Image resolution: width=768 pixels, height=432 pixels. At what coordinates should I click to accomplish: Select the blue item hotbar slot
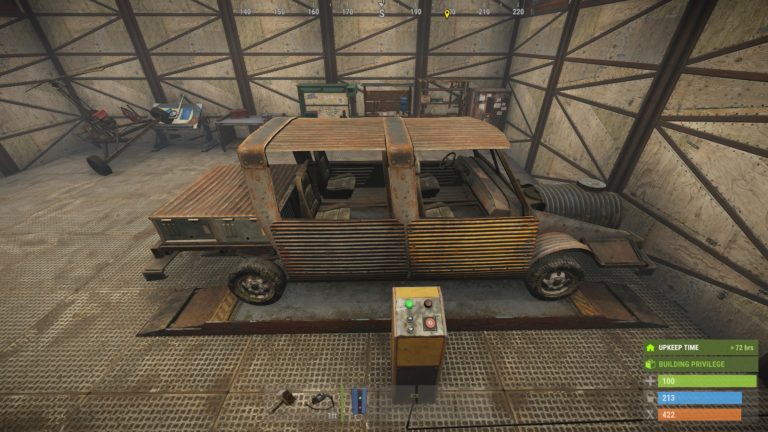point(358,400)
